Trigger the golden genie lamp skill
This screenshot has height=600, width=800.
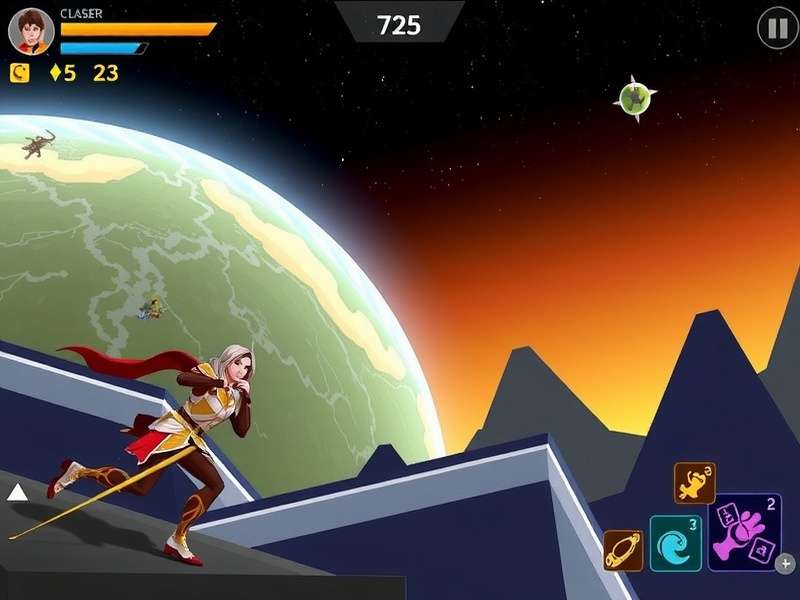pos(694,483)
